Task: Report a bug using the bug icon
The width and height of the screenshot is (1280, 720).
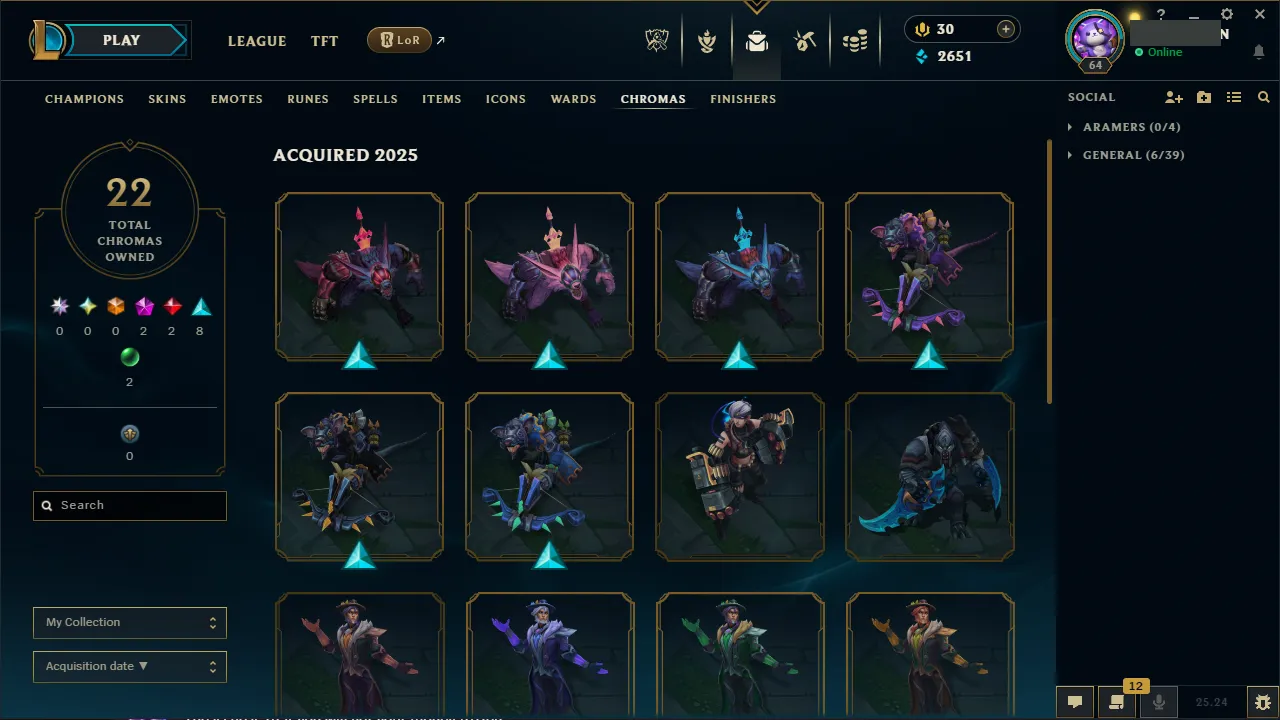Action: click(x=1263, y=702)
